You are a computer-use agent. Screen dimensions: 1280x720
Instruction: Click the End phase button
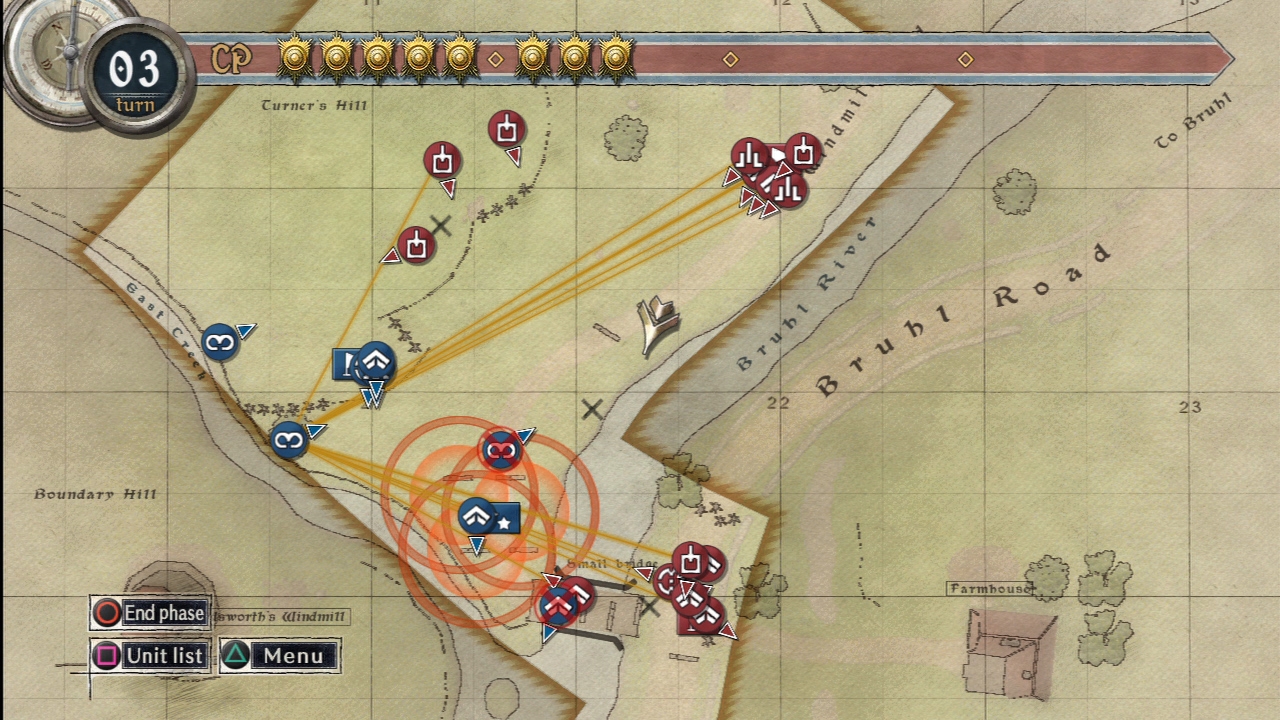pyautogui.click(x=150, y=613)
